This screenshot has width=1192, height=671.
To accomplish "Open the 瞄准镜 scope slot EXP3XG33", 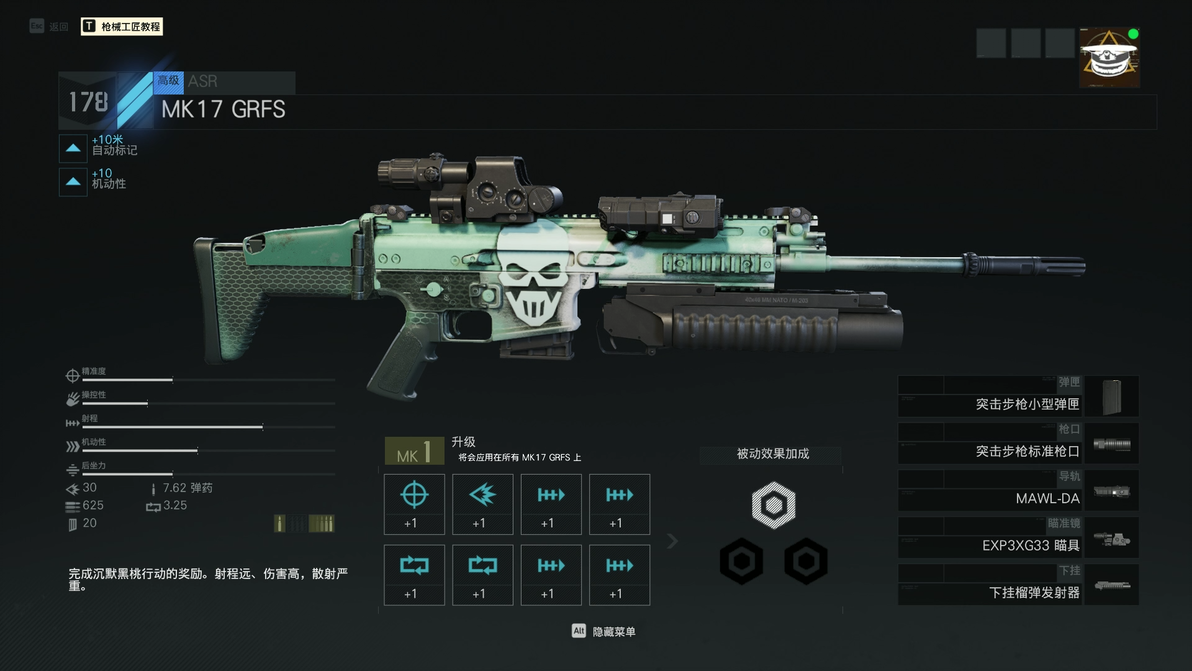I will pos(1017,538).
